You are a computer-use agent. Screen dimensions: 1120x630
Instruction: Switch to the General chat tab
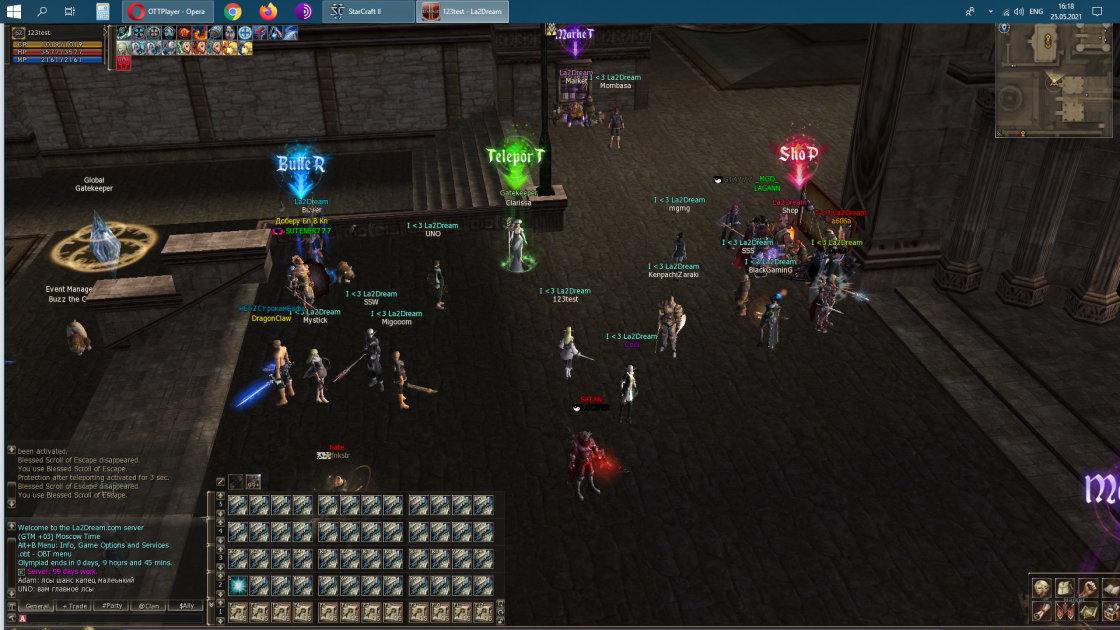[38, 606]
